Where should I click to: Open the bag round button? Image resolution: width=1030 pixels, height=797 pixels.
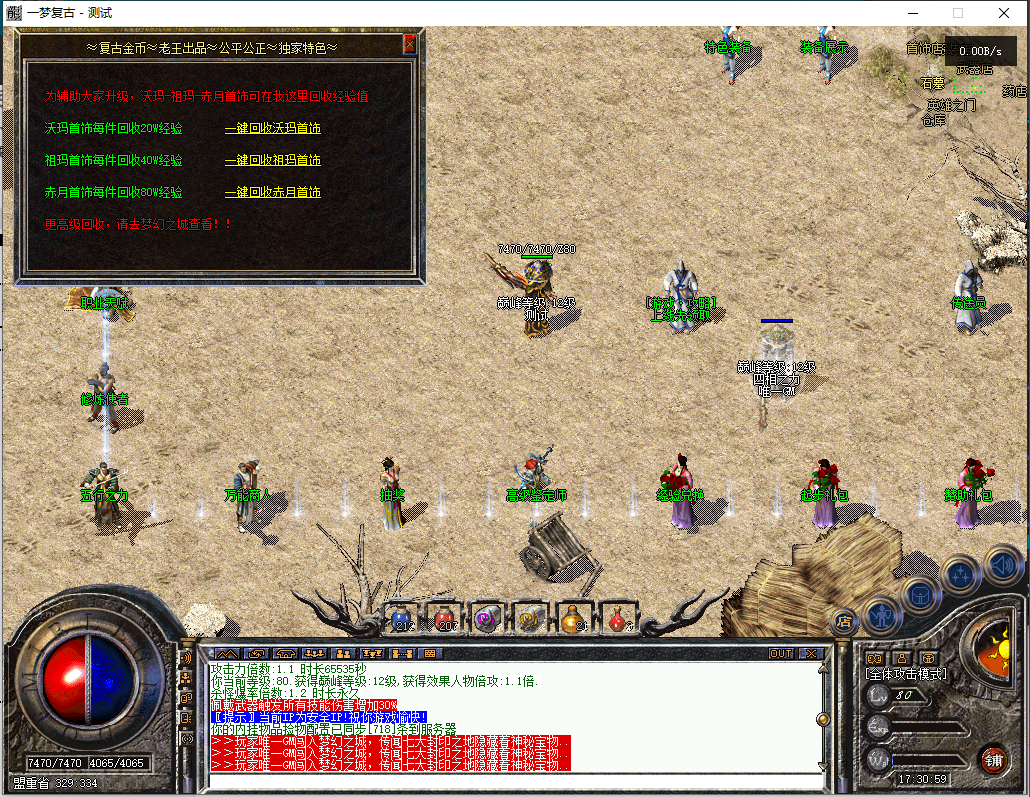(921, 593)
